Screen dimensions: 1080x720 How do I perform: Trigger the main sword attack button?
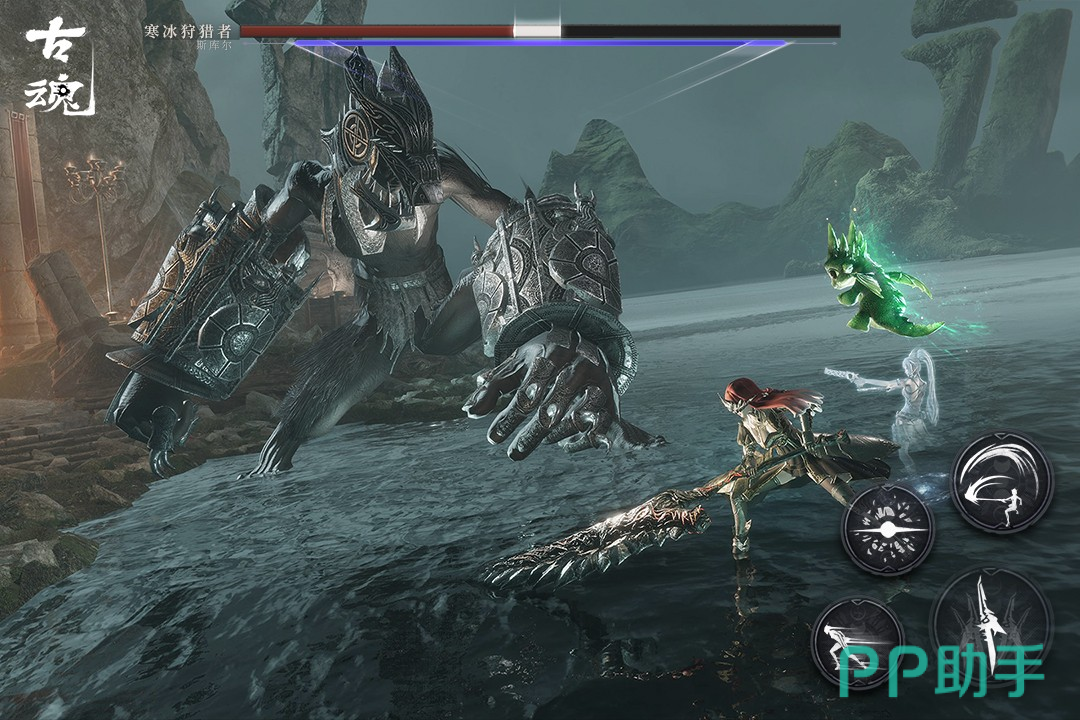pyautogui.click(x=990, y=621)
